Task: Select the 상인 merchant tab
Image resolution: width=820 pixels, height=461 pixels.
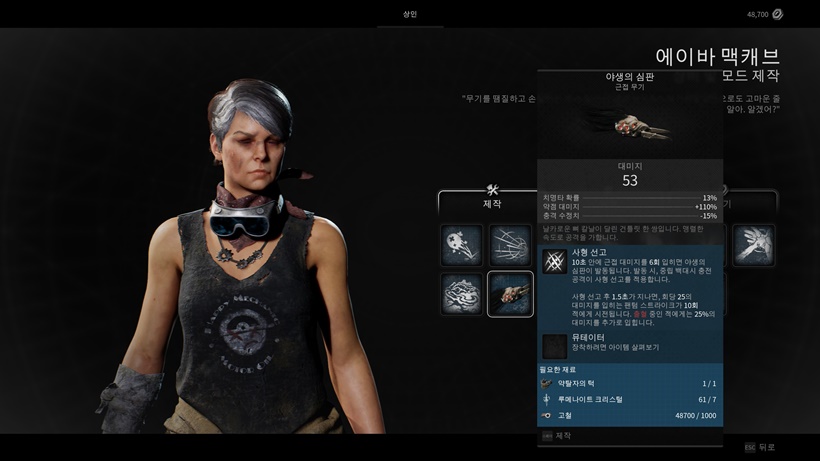Action: click(410, 15)
